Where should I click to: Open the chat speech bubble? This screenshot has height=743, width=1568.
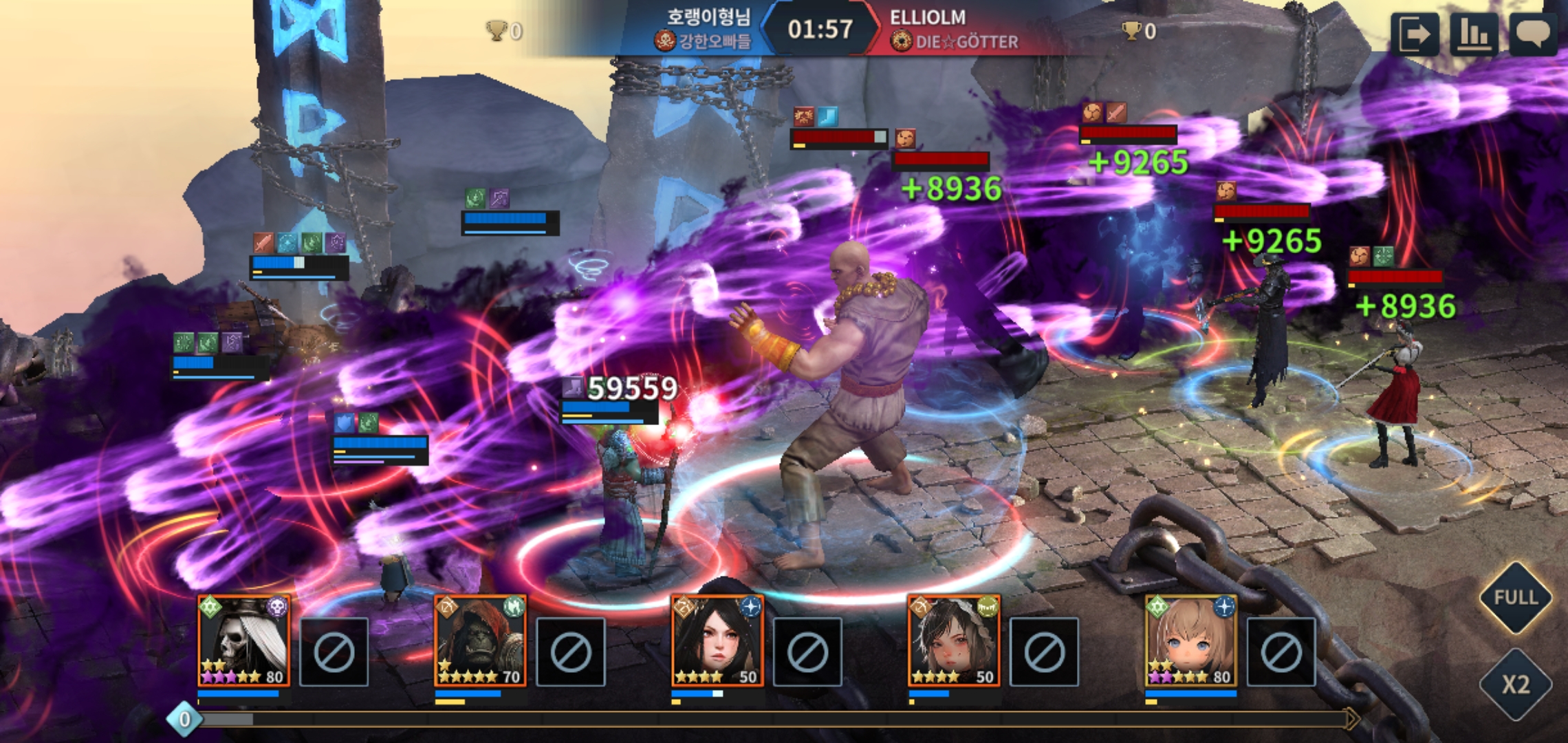1533,34
